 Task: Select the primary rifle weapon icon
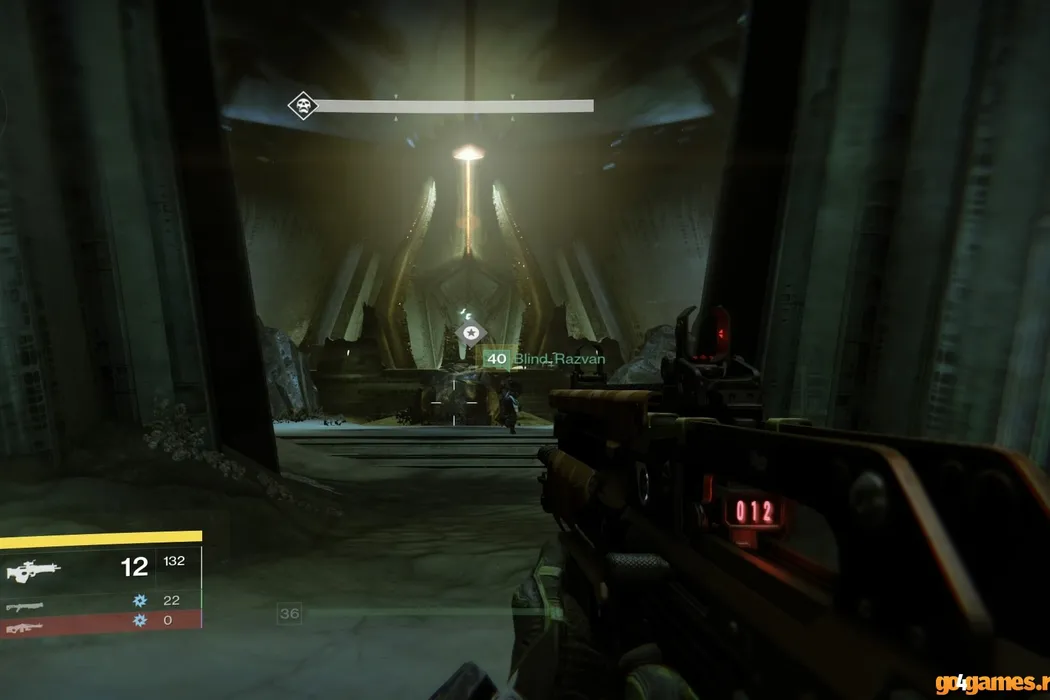click(x=33, y=571)
